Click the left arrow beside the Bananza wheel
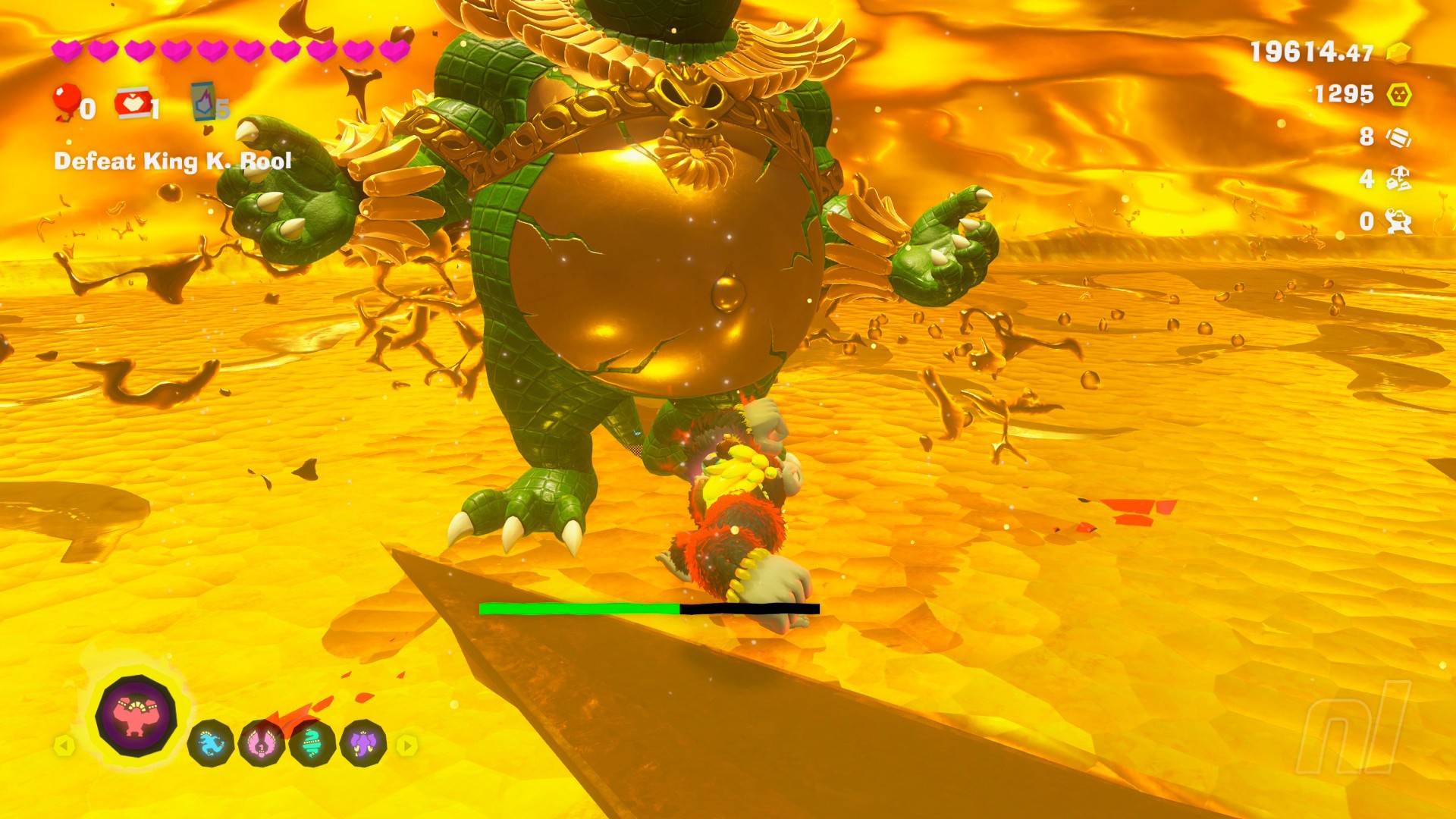Image resolution: width=1456 pixels, height=819 pixels. pos(64,746)
